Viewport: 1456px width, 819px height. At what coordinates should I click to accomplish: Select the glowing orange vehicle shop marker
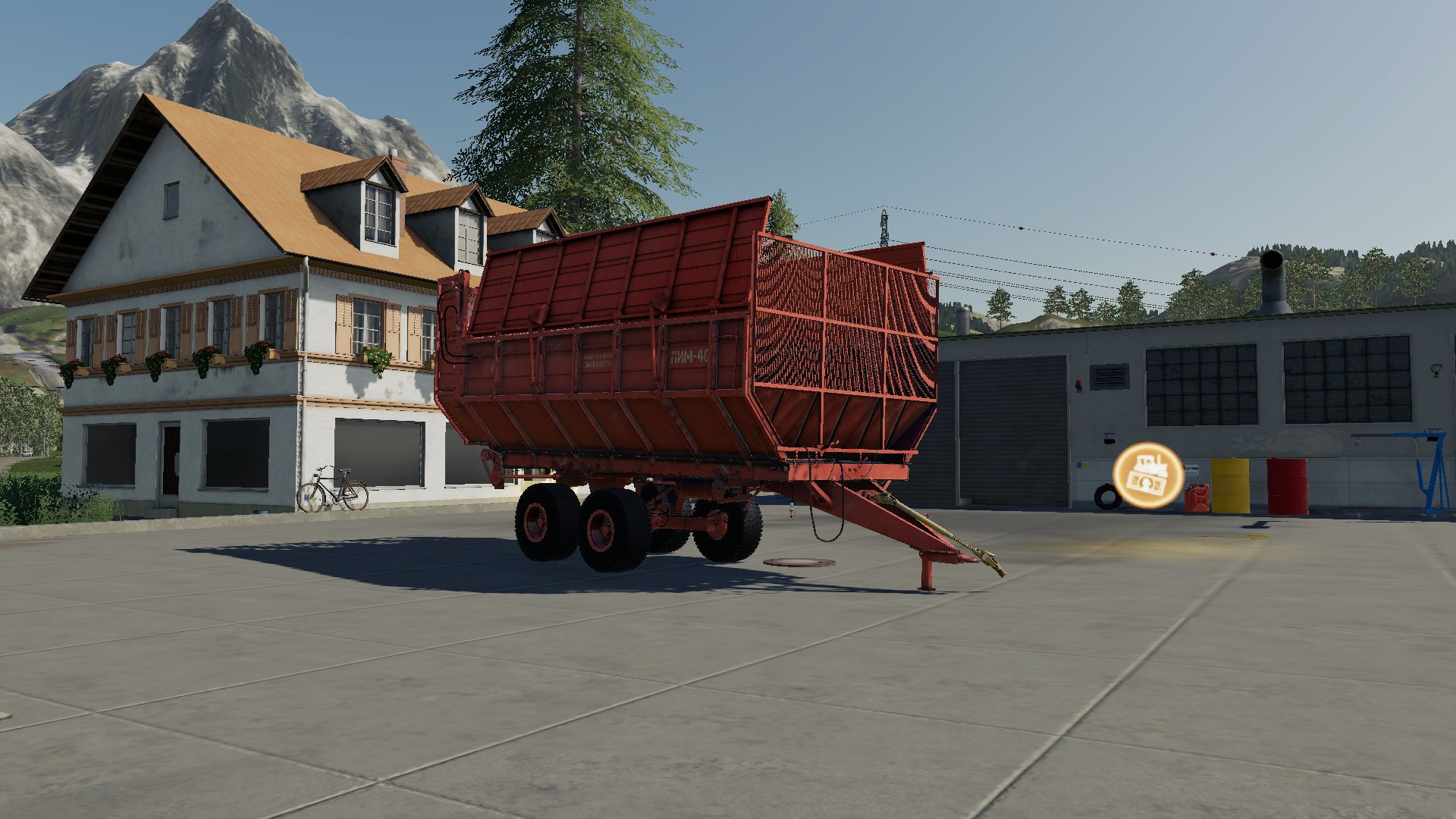click(1147, 476)
